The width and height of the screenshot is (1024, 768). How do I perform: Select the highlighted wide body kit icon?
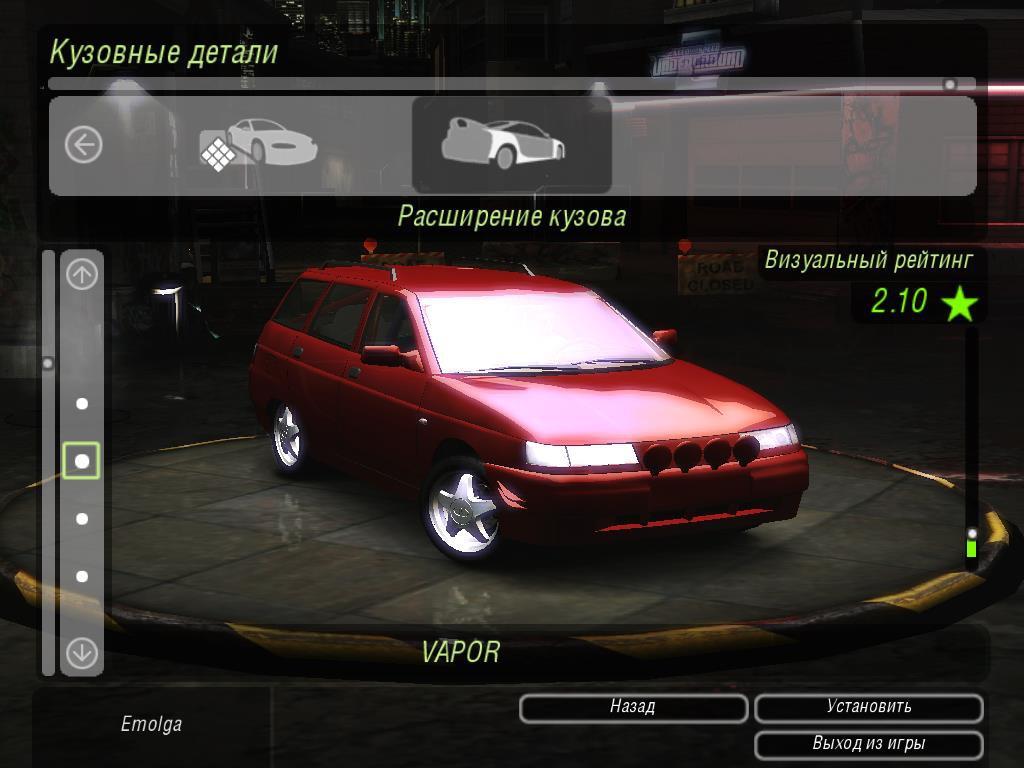511,145
